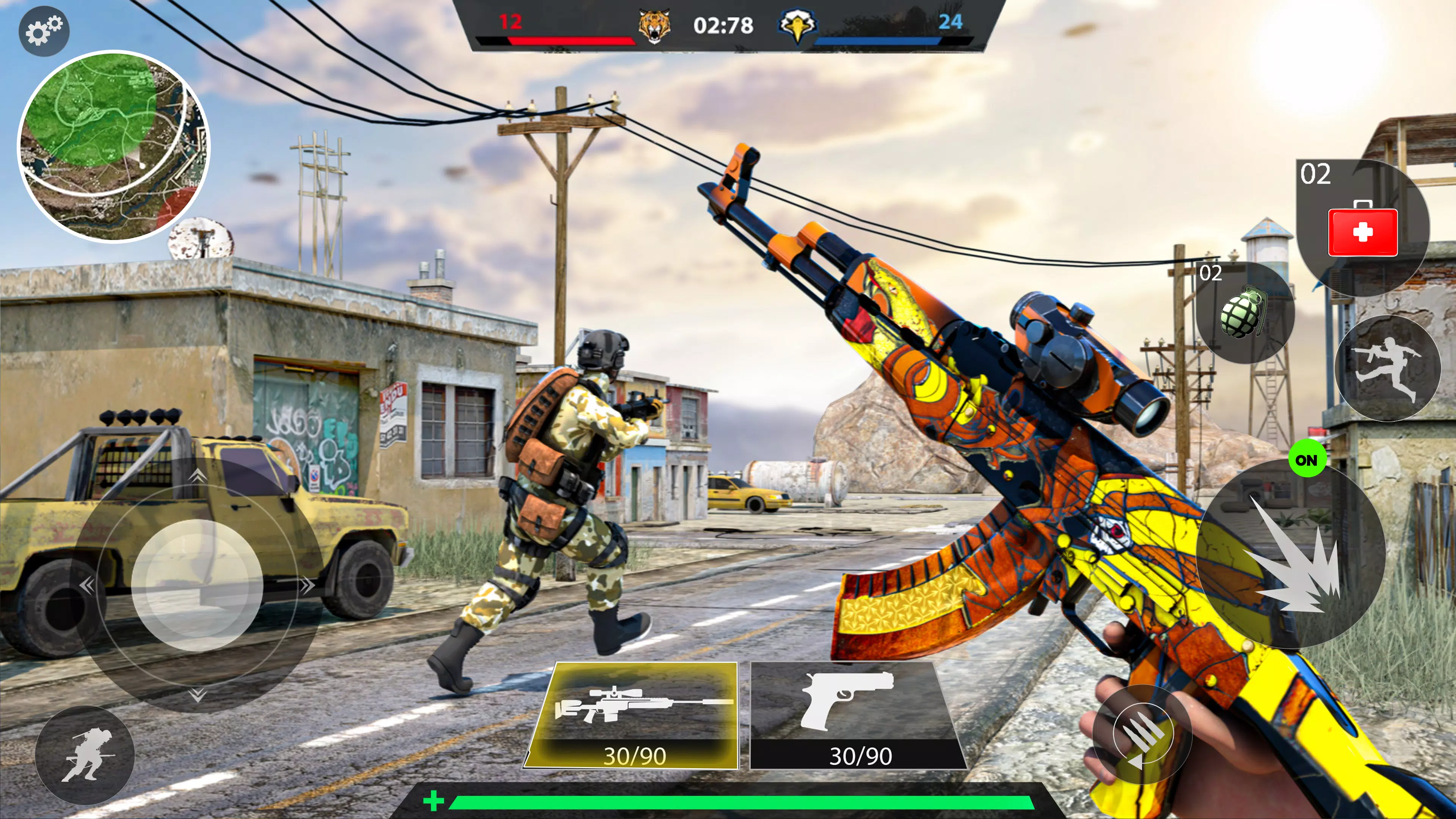1456x819 pixels.
Task: Click the joystick's down arrow
Action: click(x=197, y=694)
